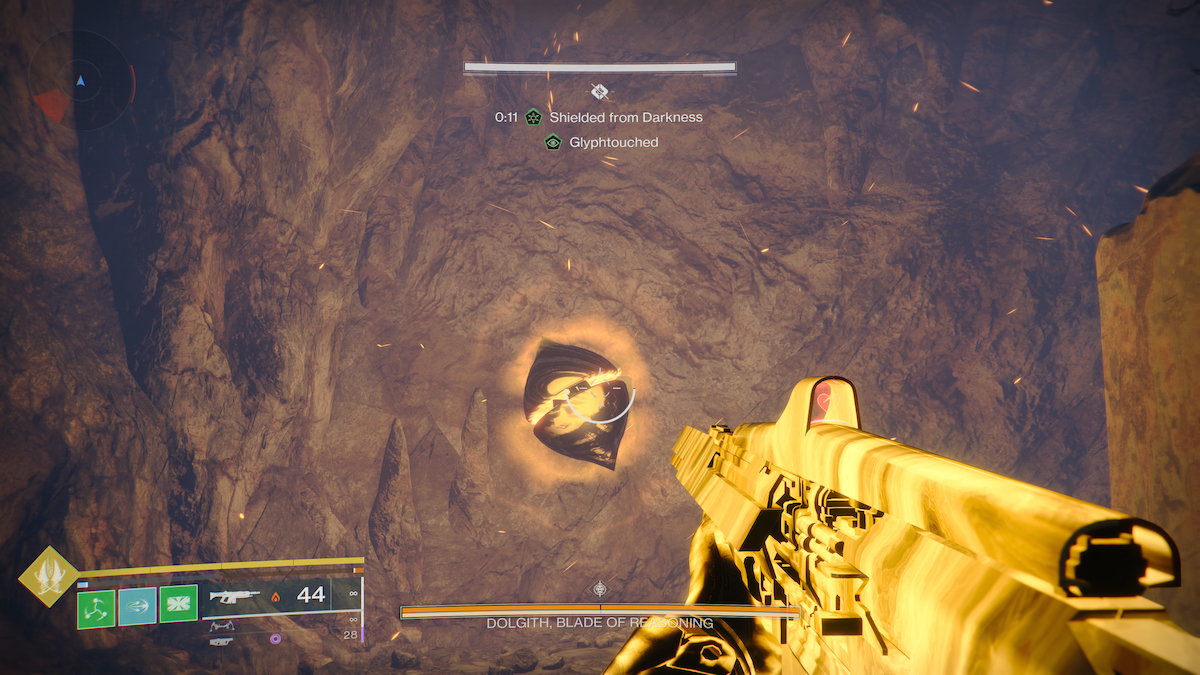1200x675 pixels.
Task: Activate the golden diamond Super ability icon
Action: click(47, 576)
